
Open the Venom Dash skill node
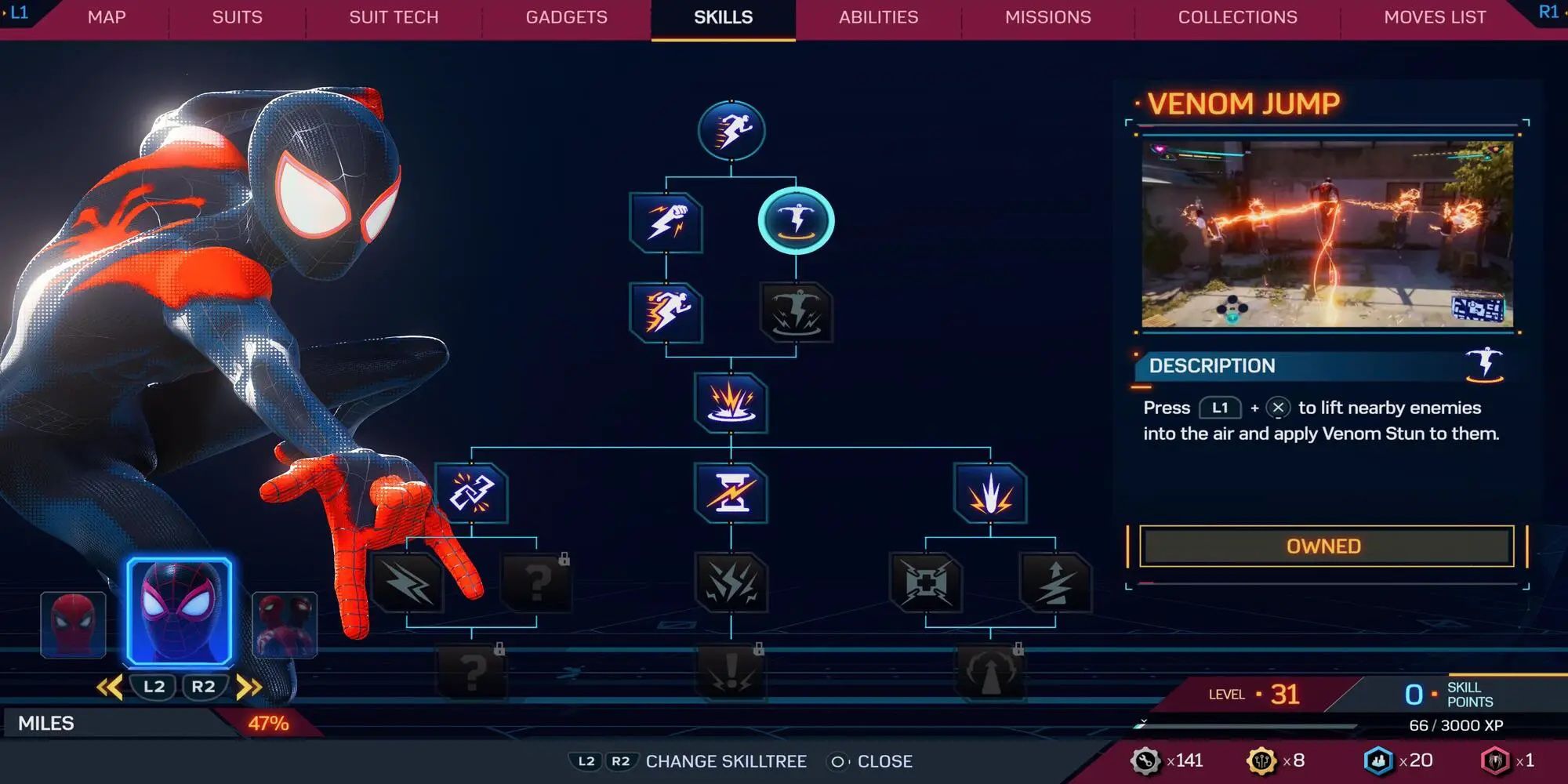[x=665, y=311]
